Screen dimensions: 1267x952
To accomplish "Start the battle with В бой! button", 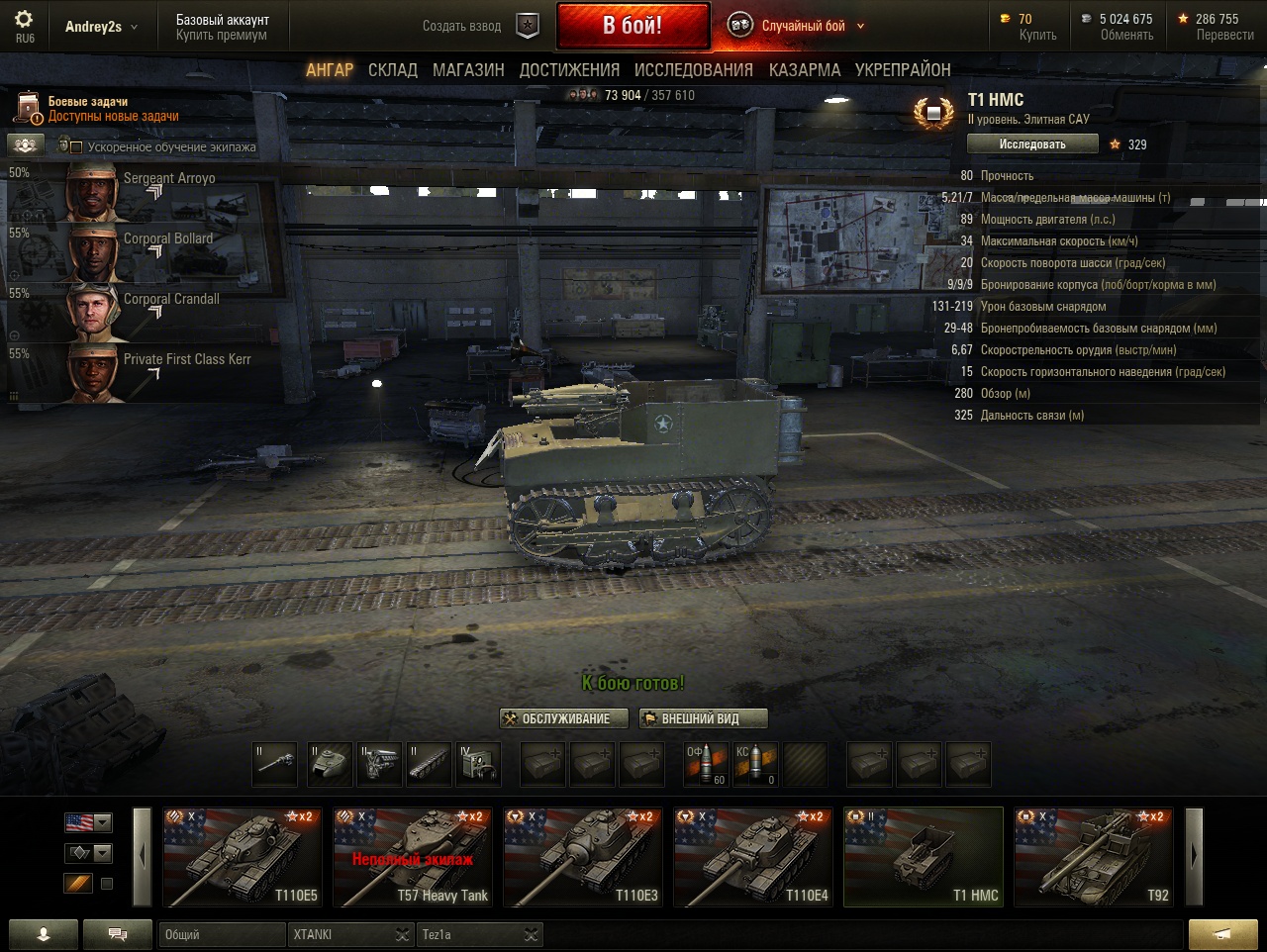I will coord(633,26).
